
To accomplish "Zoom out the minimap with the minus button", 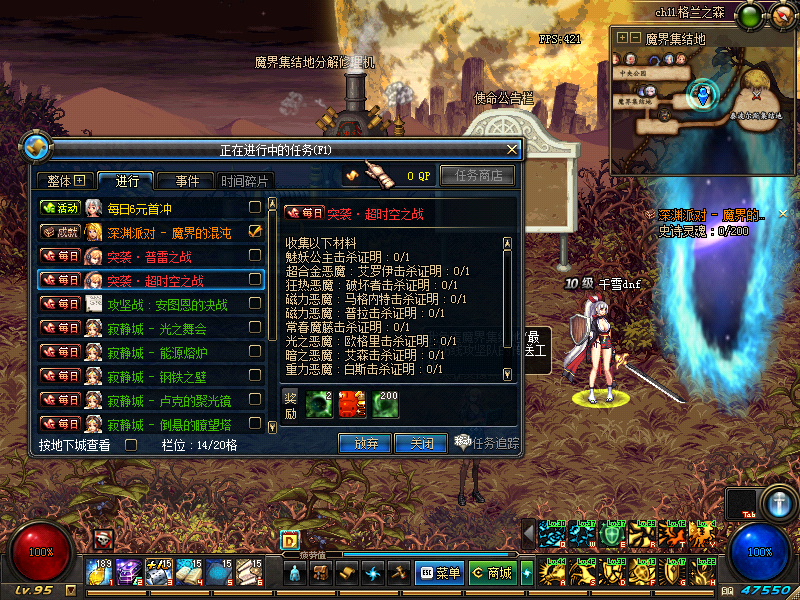I will (x=635, y=37).
